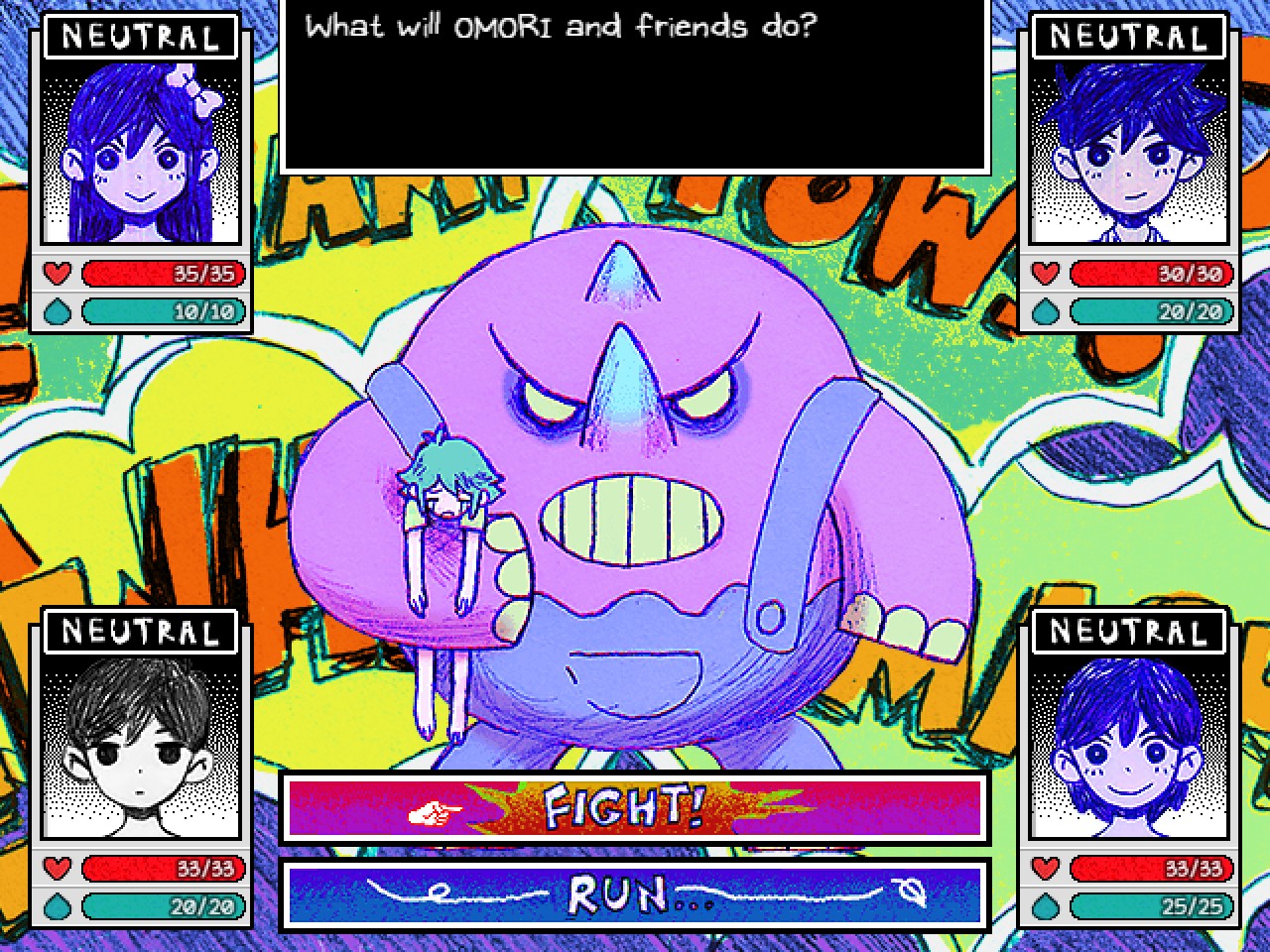Select Aubrey's NEUTRAL emotion label
Image resolution: width=1270 pixels, height=952 pixels.
[140, 36]
